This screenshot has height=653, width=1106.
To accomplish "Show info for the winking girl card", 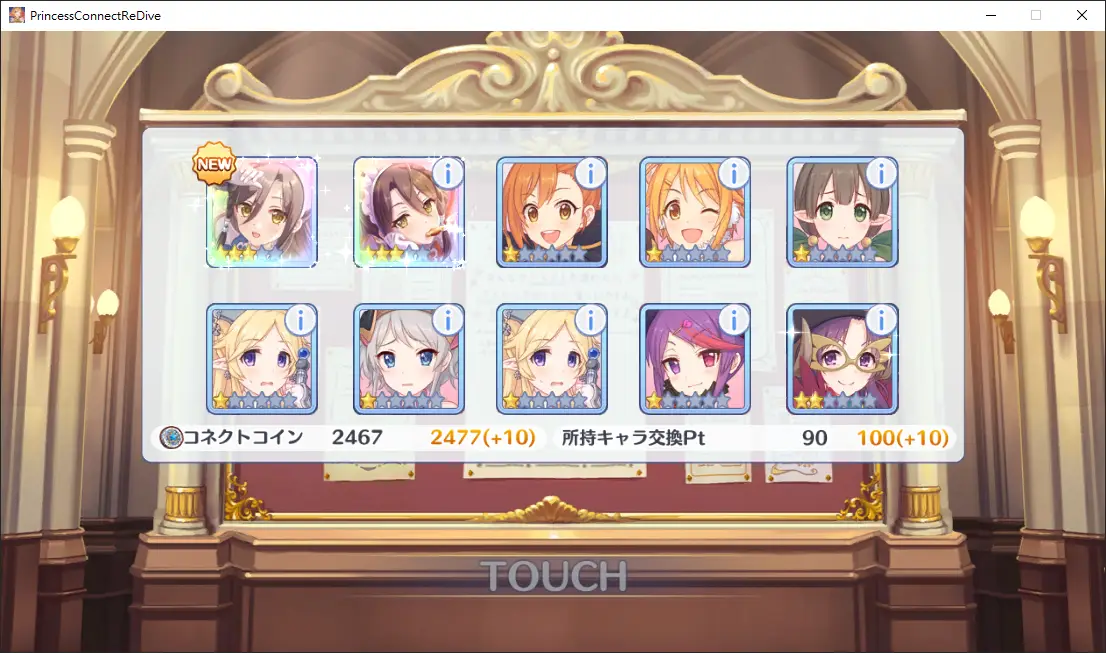I will pos(733,174).
